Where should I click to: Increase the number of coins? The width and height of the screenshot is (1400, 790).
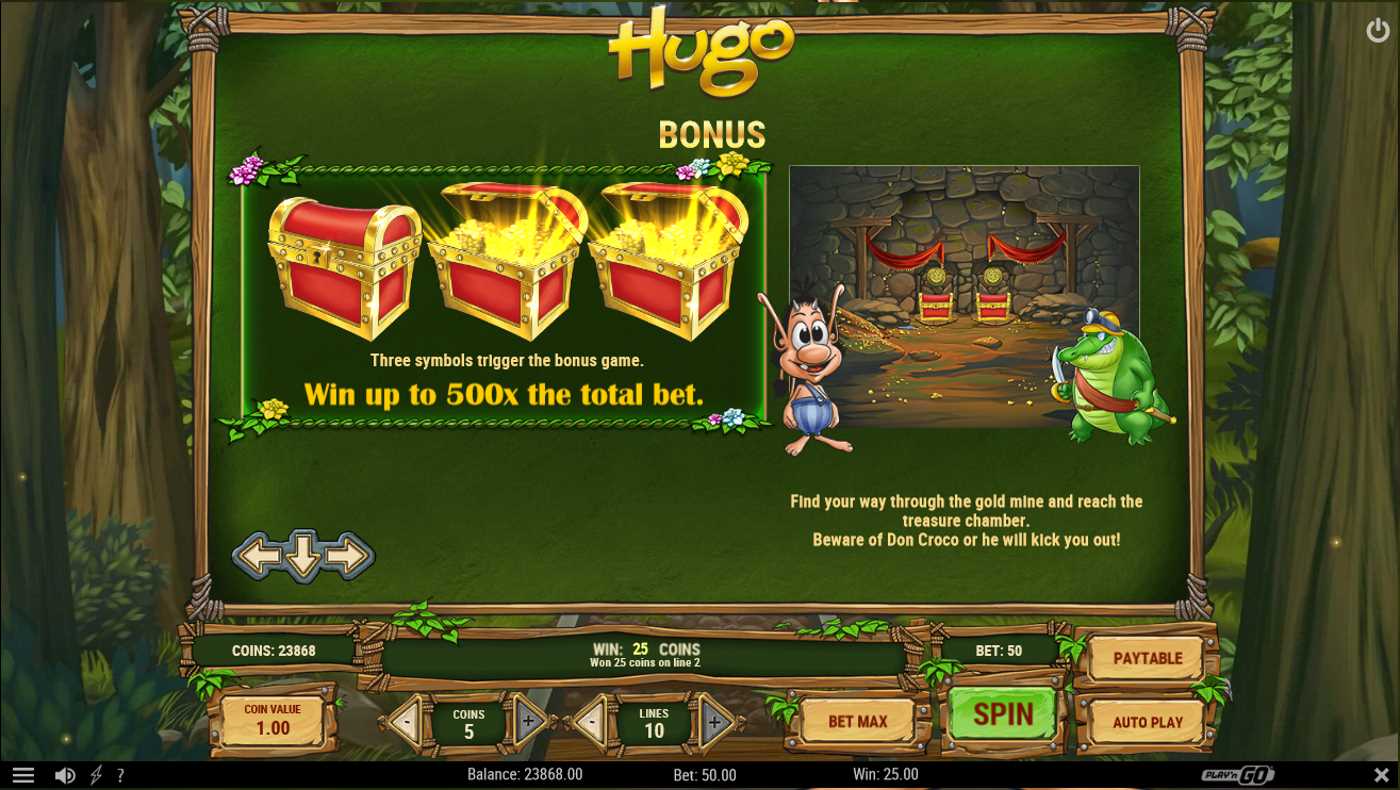pos(529,720)
